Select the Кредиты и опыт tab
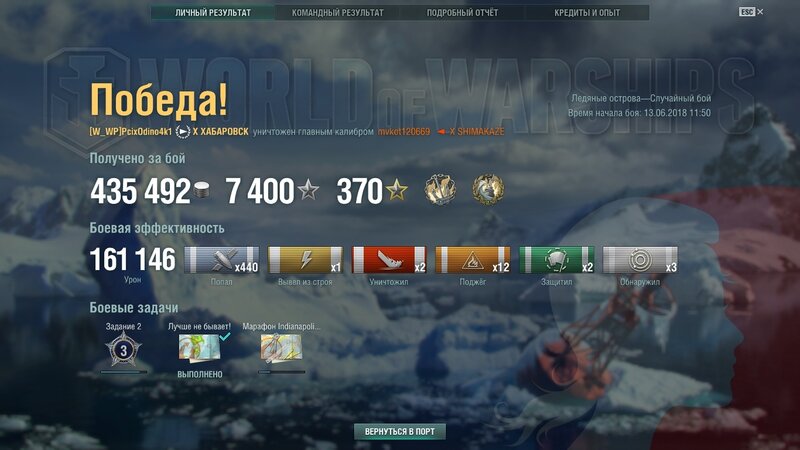This screenshot has width=800, height=450. (586, 13)
